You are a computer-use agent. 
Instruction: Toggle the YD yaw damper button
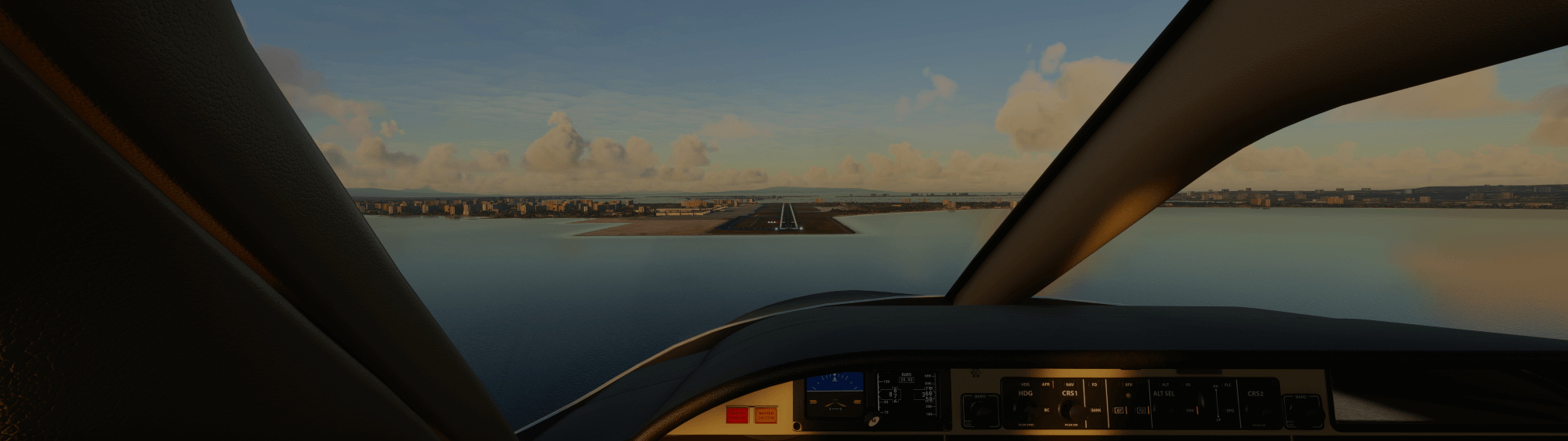point(1141,410)
